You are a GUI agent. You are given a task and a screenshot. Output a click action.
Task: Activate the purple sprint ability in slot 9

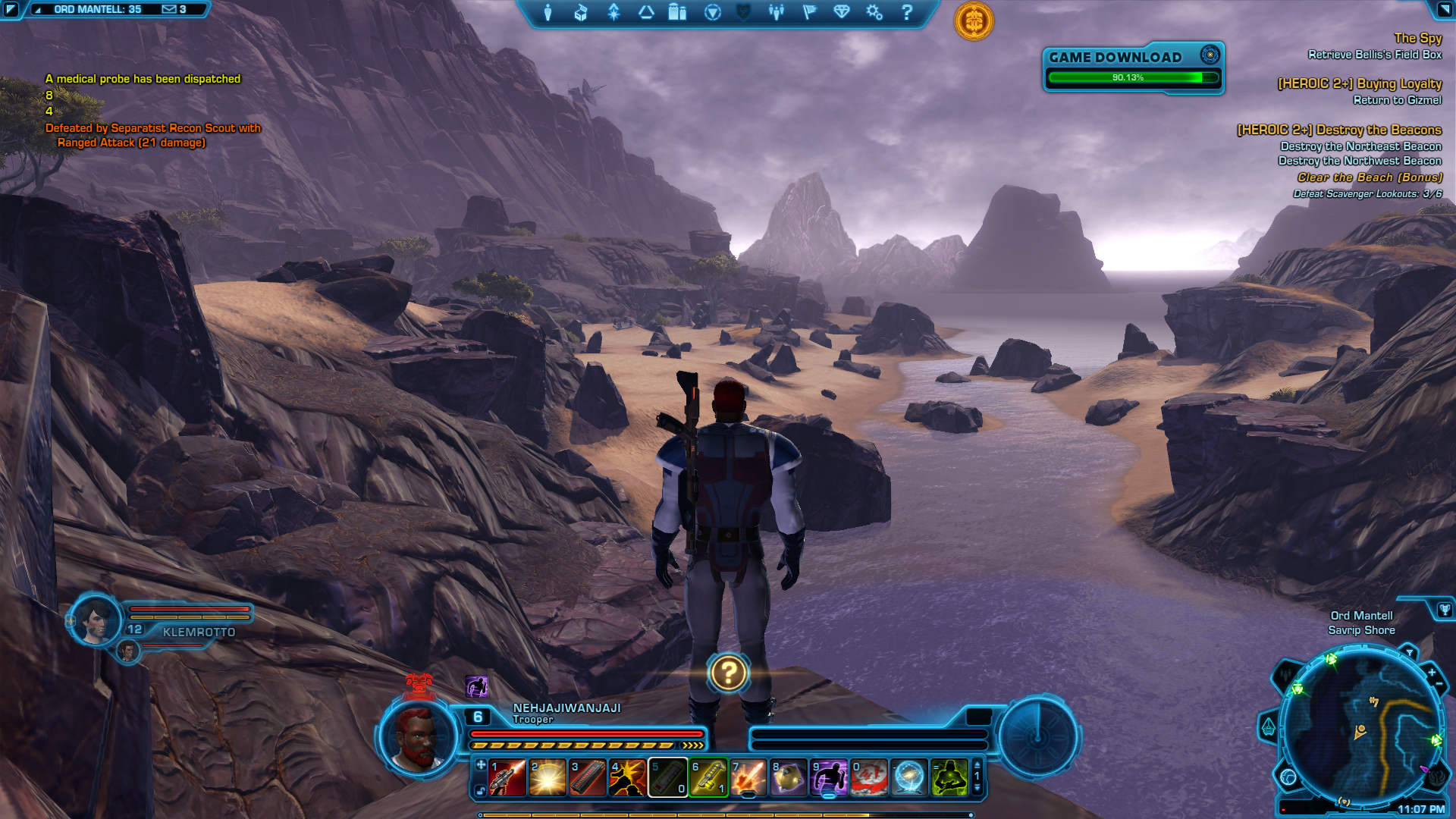[829, 778]
